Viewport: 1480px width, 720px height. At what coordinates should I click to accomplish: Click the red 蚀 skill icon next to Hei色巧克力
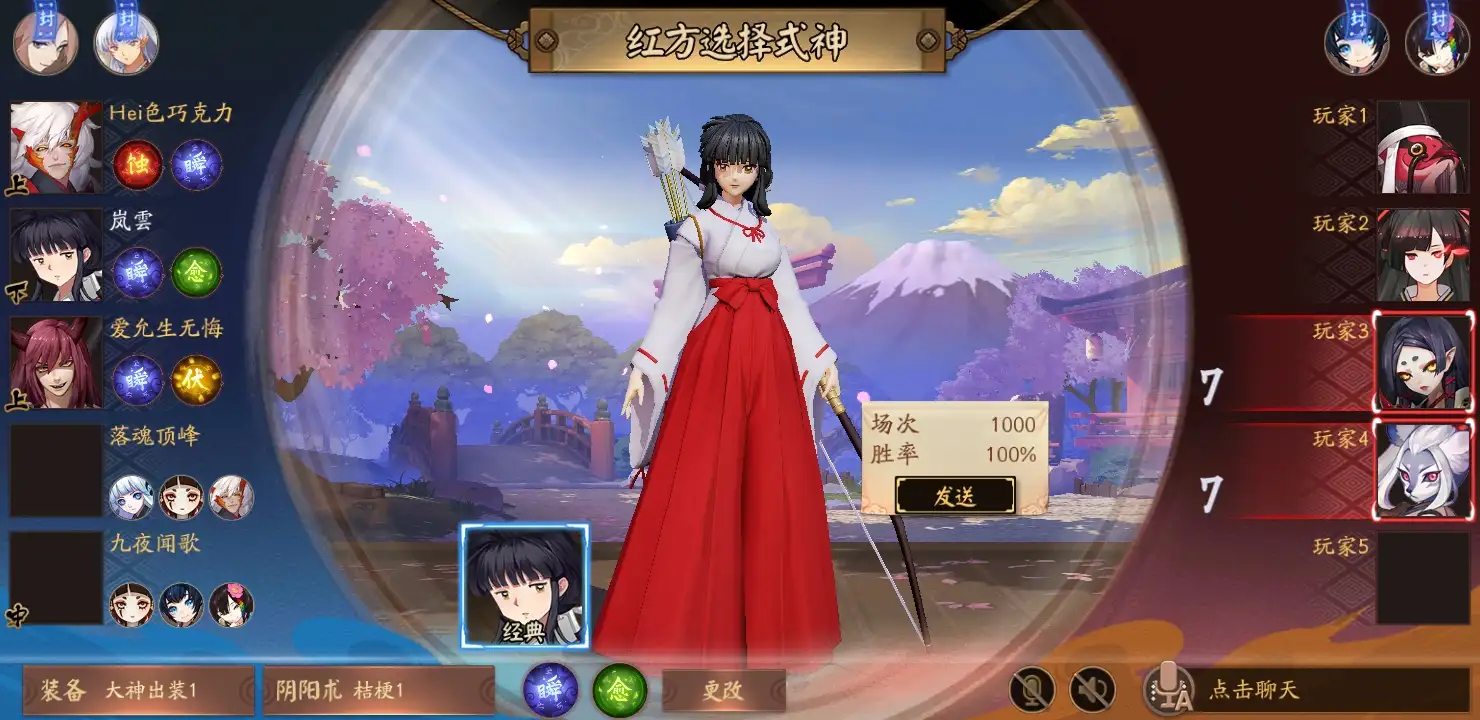(x=137, y=166)
